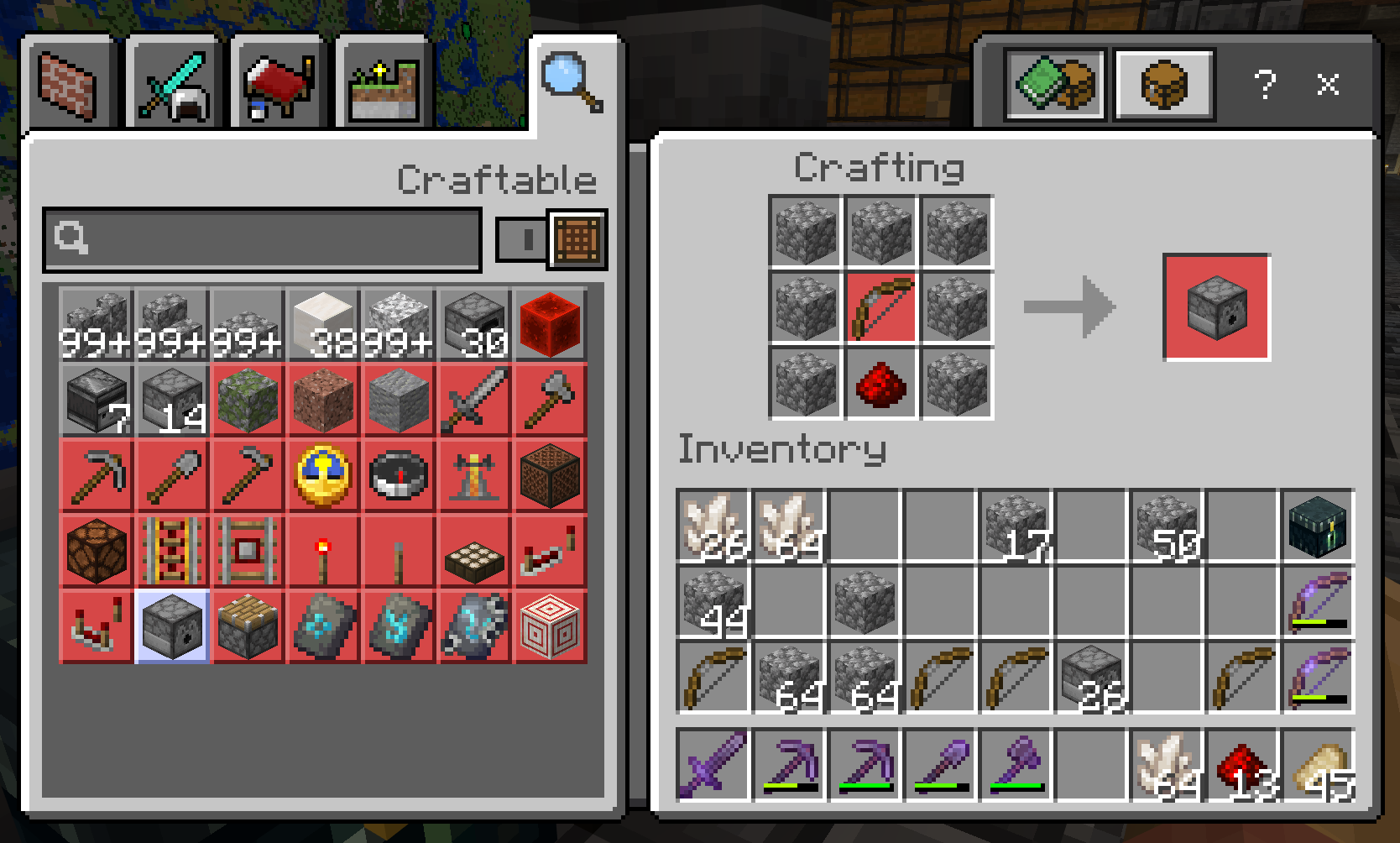This screenshot has height=843, width=1400.
Task: Focus the recipe search field
Action: click(263, 239)
